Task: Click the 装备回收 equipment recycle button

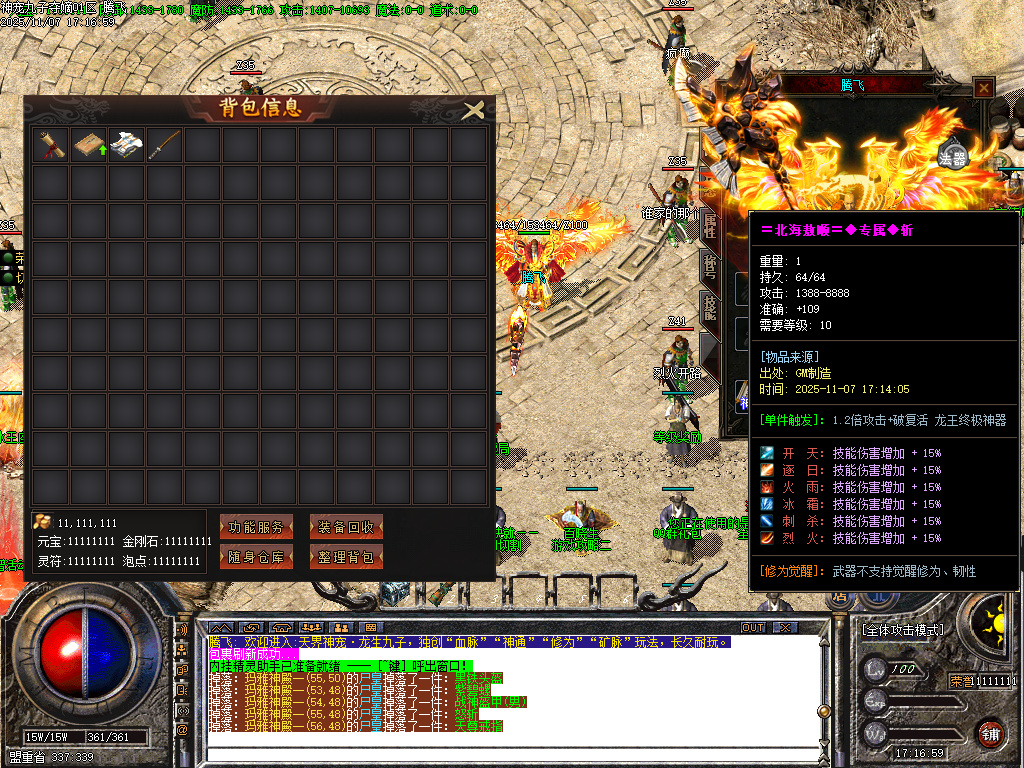Action: (x=346, y=527)
